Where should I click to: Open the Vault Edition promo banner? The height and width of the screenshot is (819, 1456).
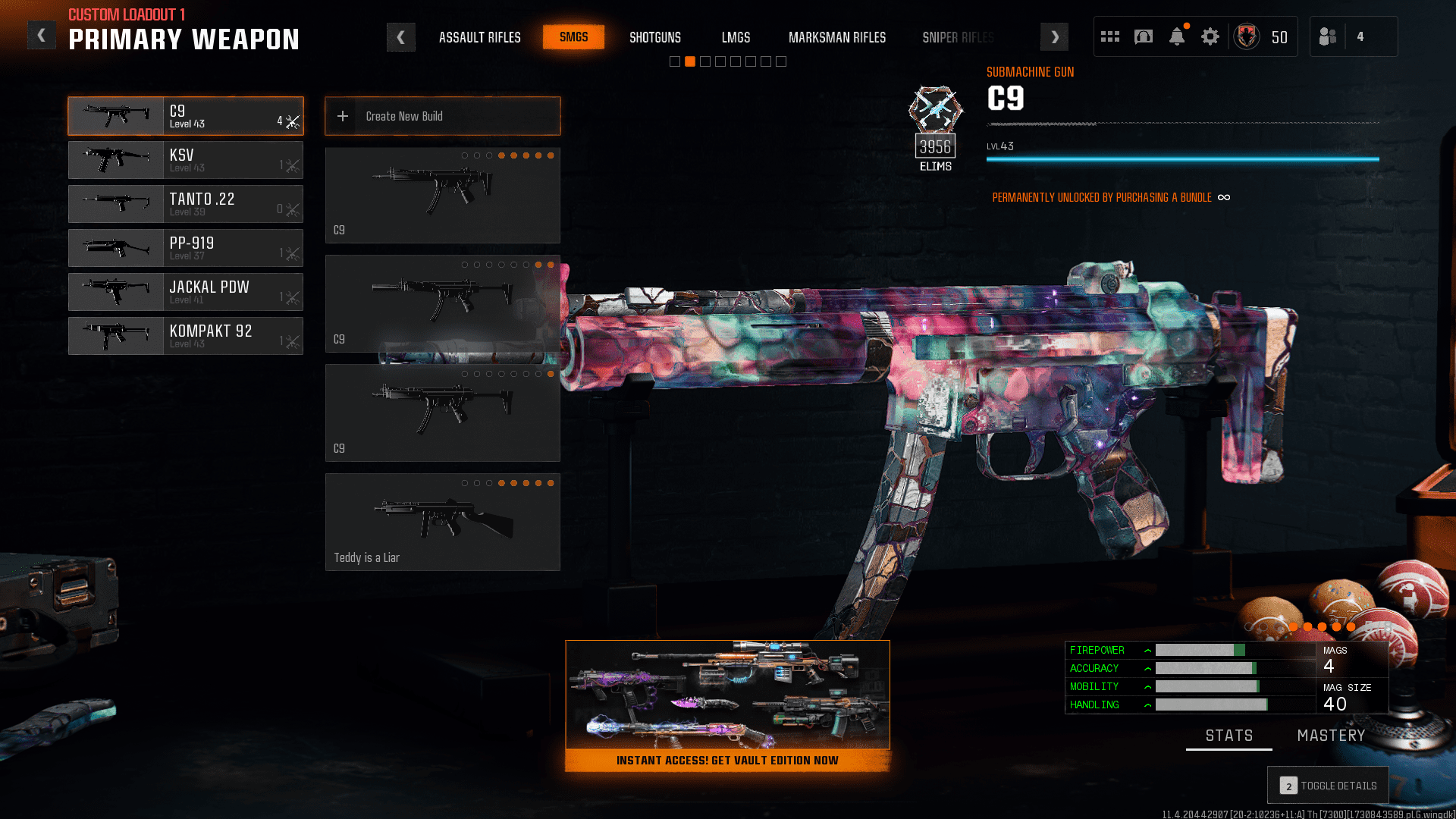click(727, 706)
